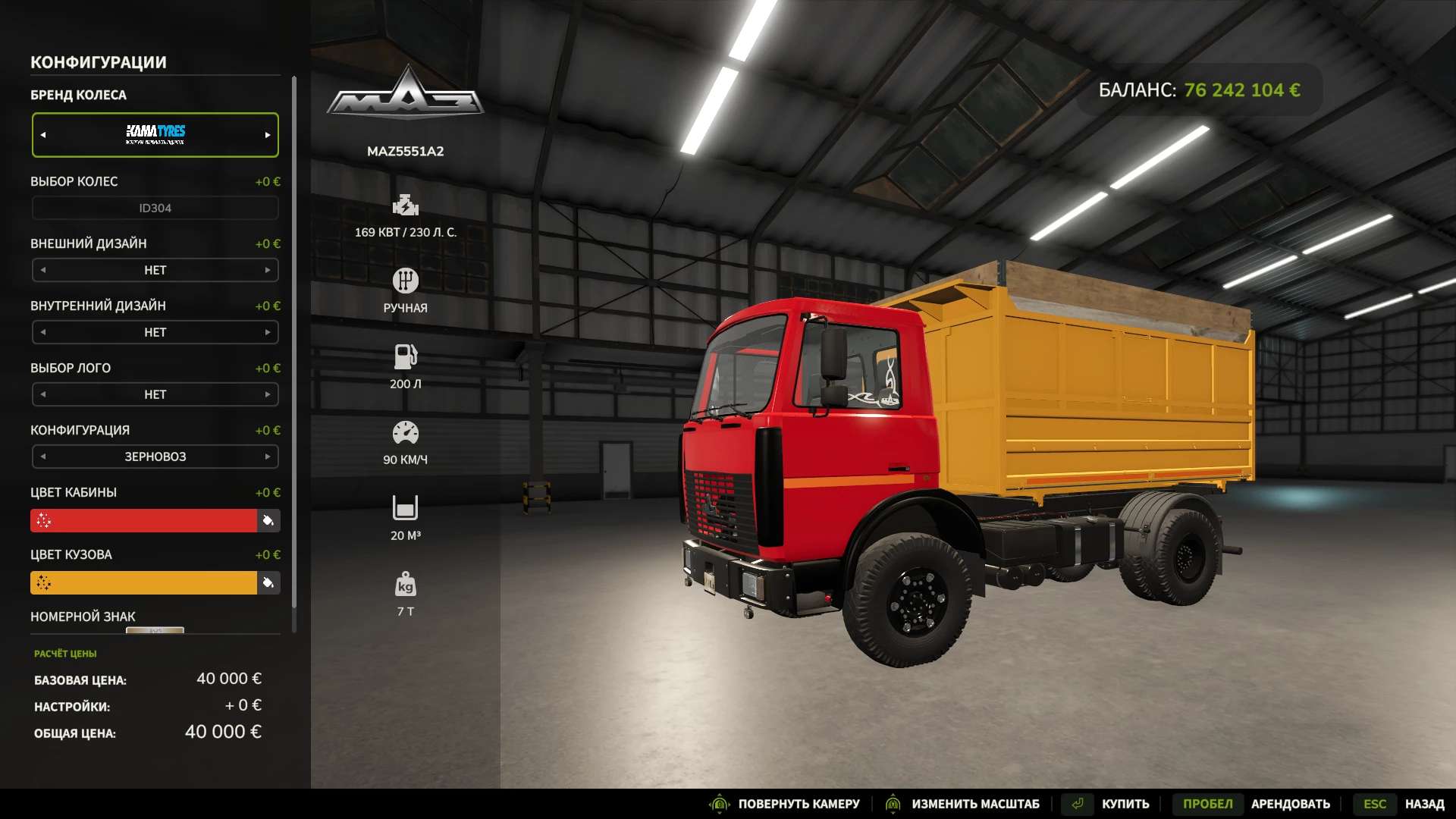Select next logo option

click(x=267, y=394)
